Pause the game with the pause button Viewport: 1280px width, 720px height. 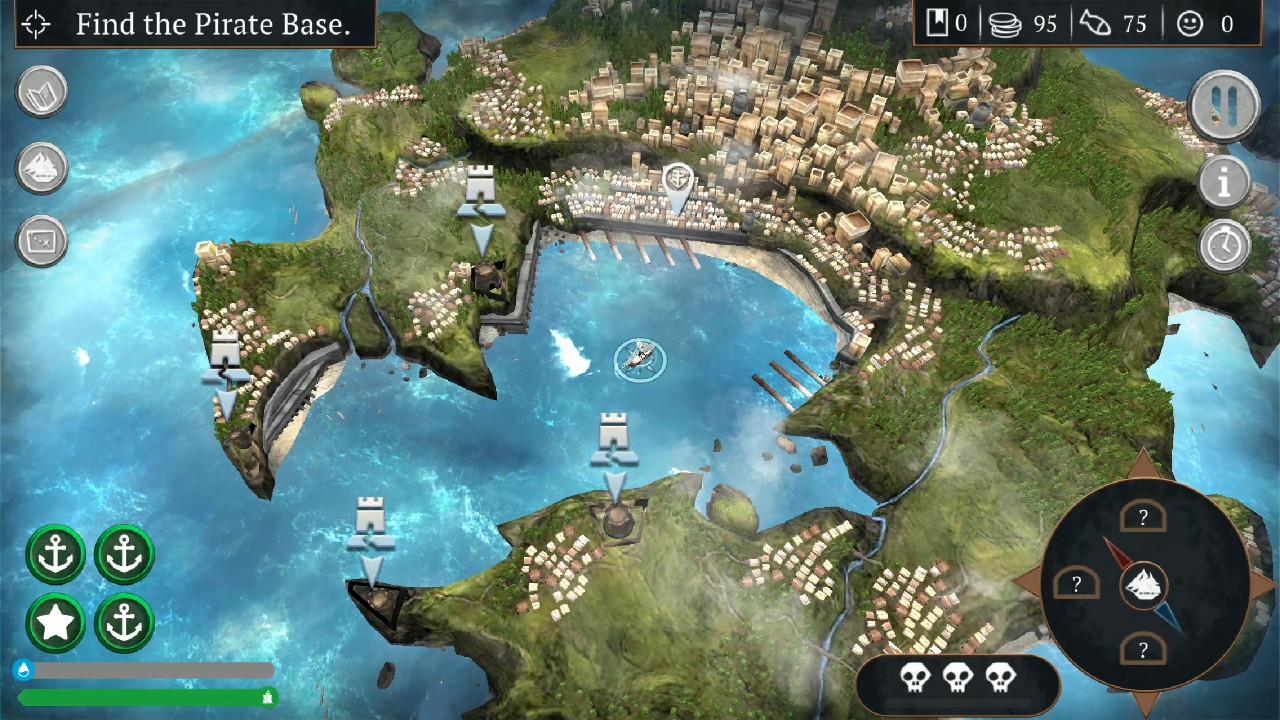(x=1224, y=105)
